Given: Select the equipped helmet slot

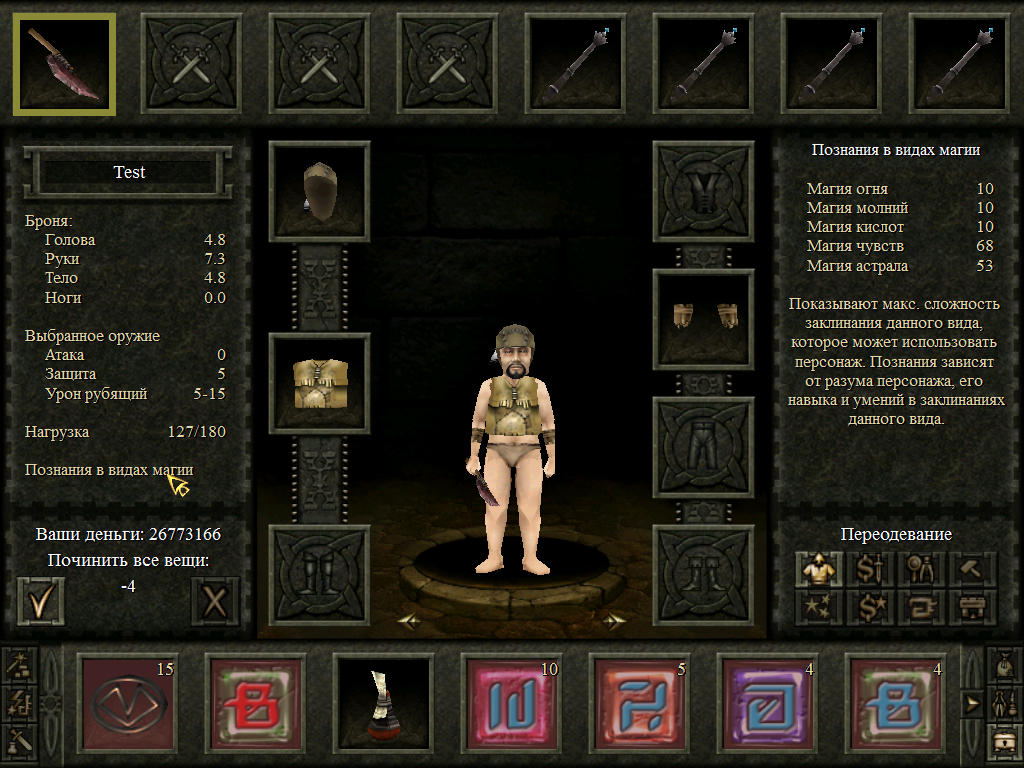Looking at the screenshot, I should tap(320, 191).
